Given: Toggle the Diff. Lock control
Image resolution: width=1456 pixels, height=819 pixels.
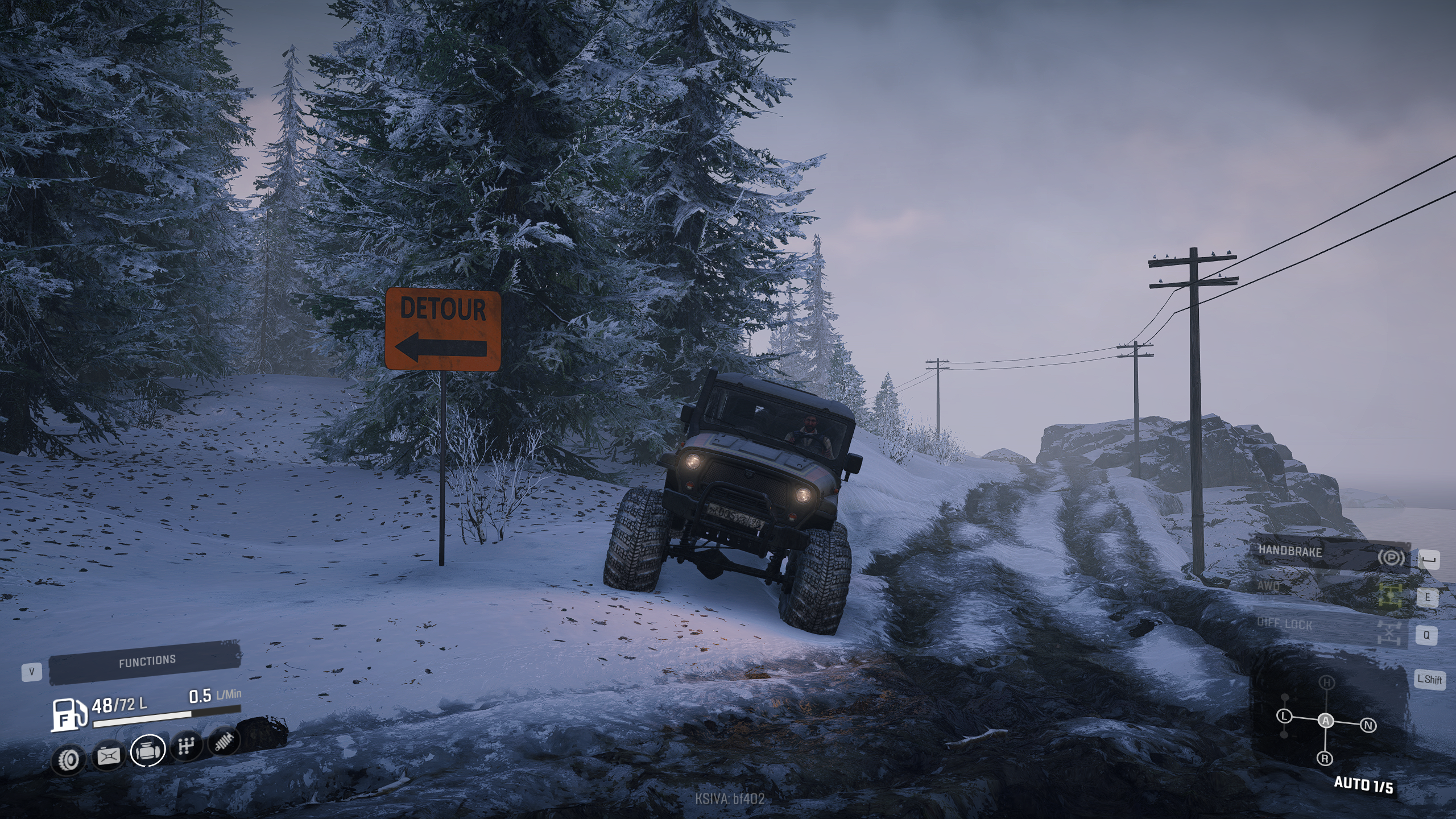Looking at the screenshot, I should (1331, 626).
